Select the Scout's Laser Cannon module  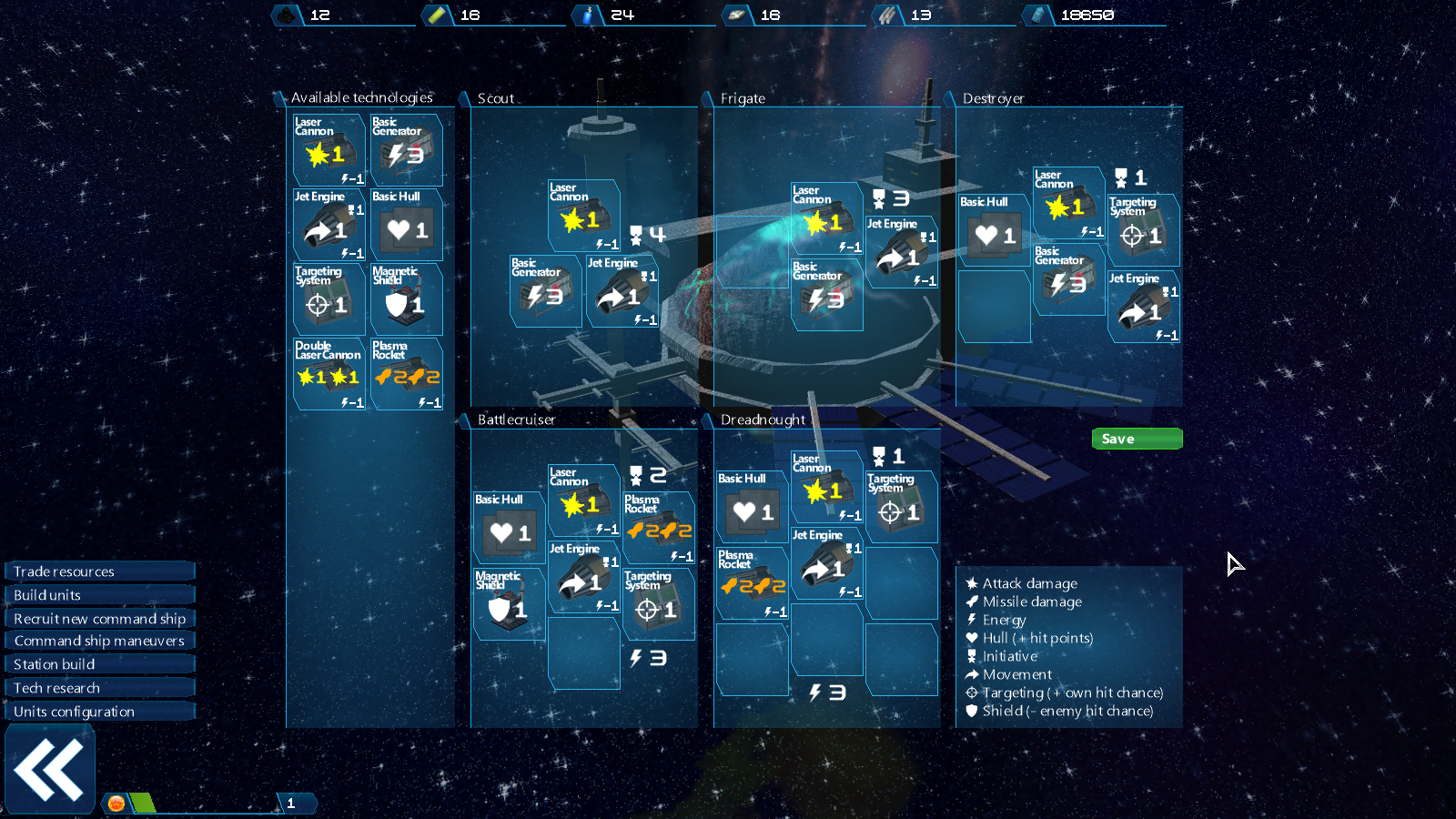pos(584,216)
